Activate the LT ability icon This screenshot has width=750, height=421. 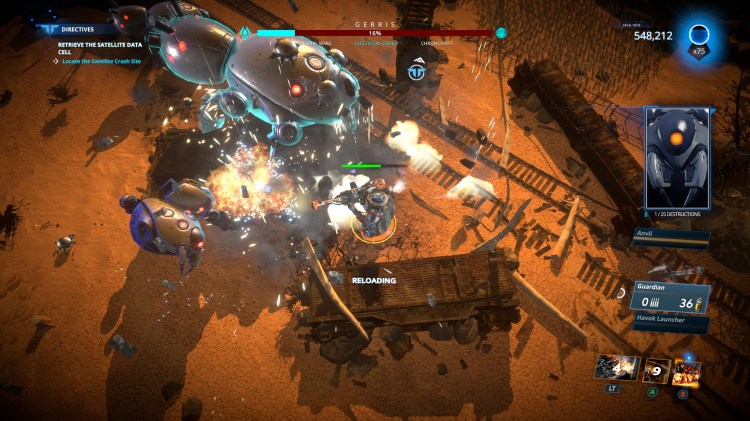[x=615, y=368]
